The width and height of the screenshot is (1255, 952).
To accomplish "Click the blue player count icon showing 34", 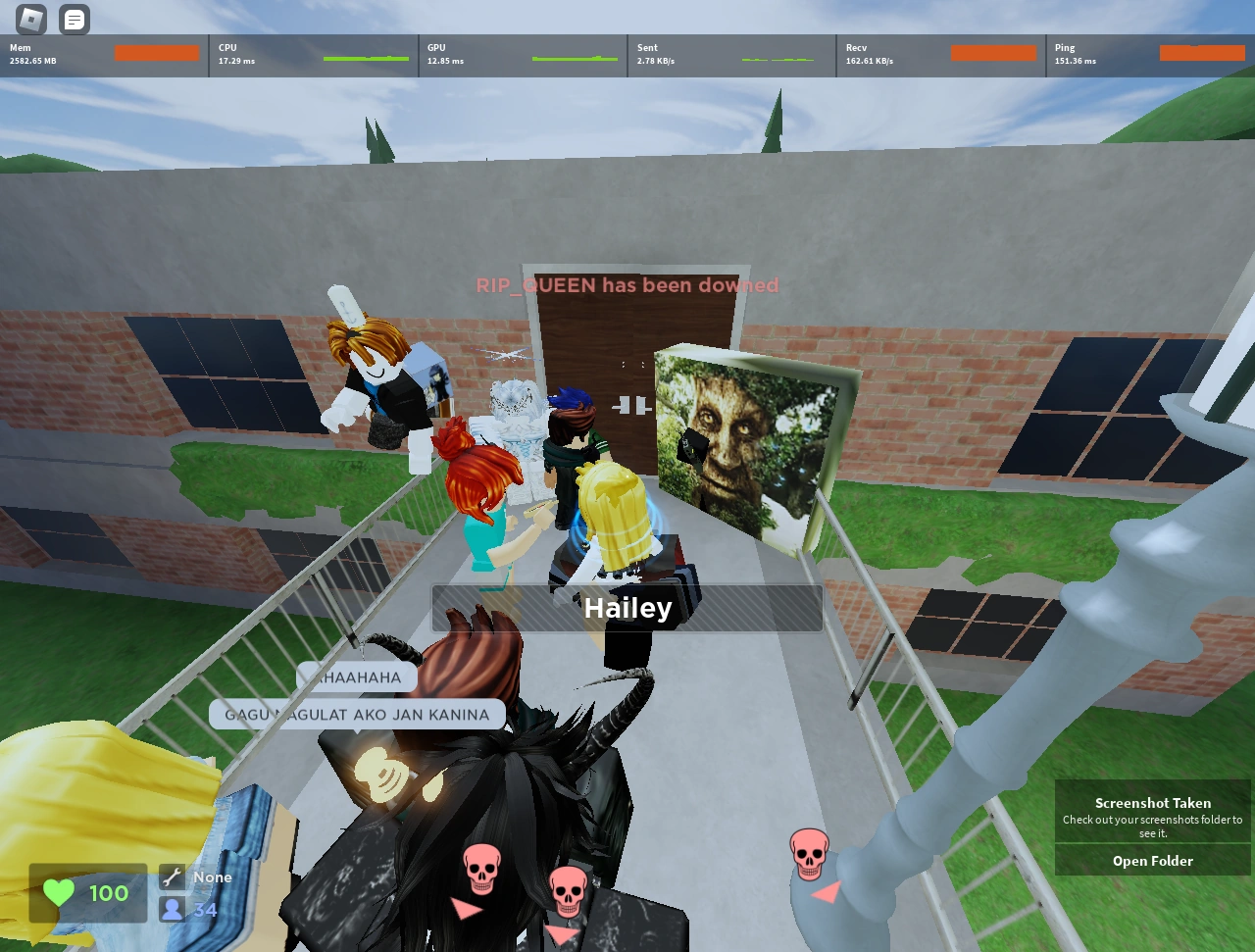I will pyautogui.click(x=173, y=909).
